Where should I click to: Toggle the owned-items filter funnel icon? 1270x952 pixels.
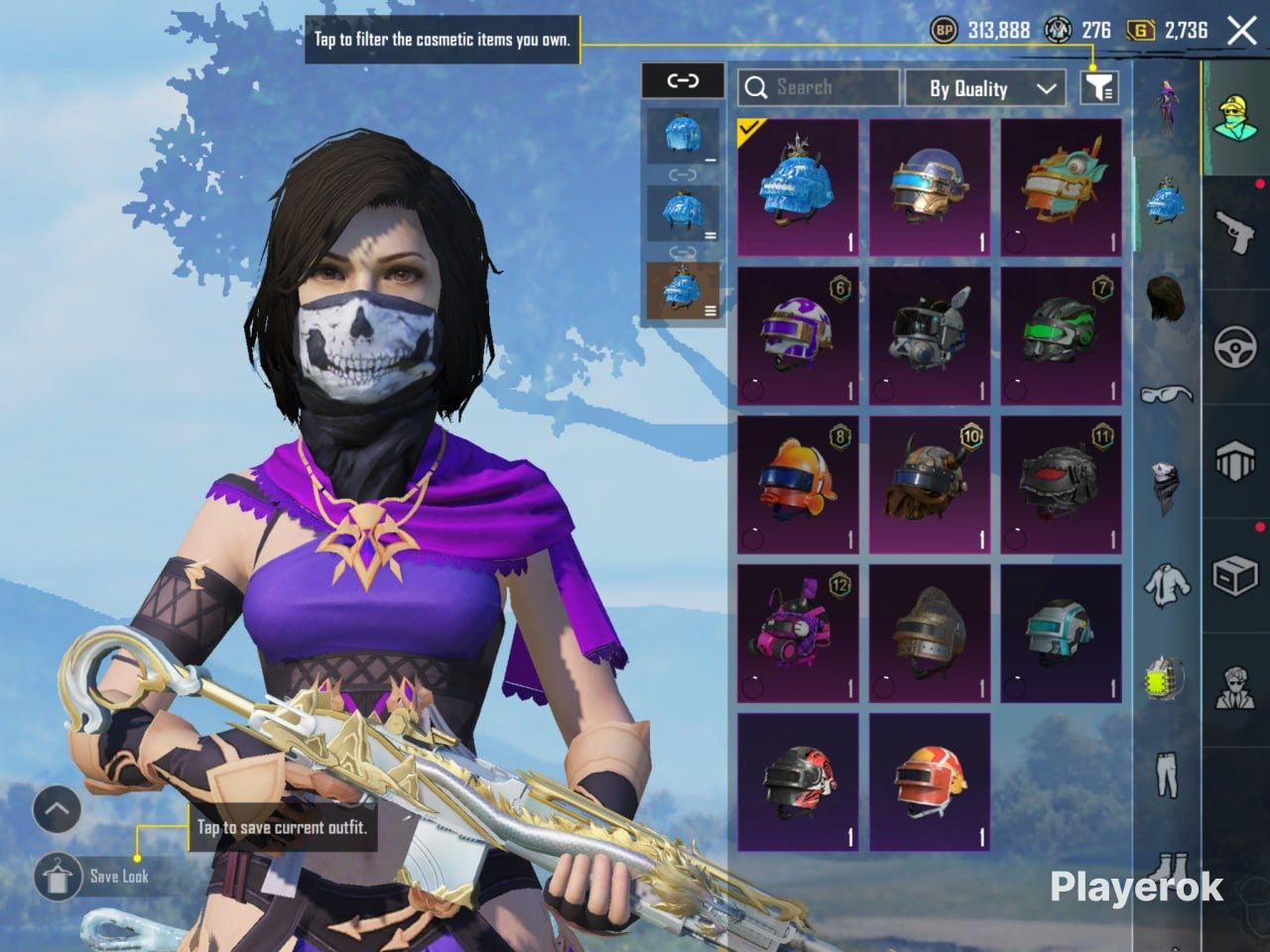click(1098, 88)
